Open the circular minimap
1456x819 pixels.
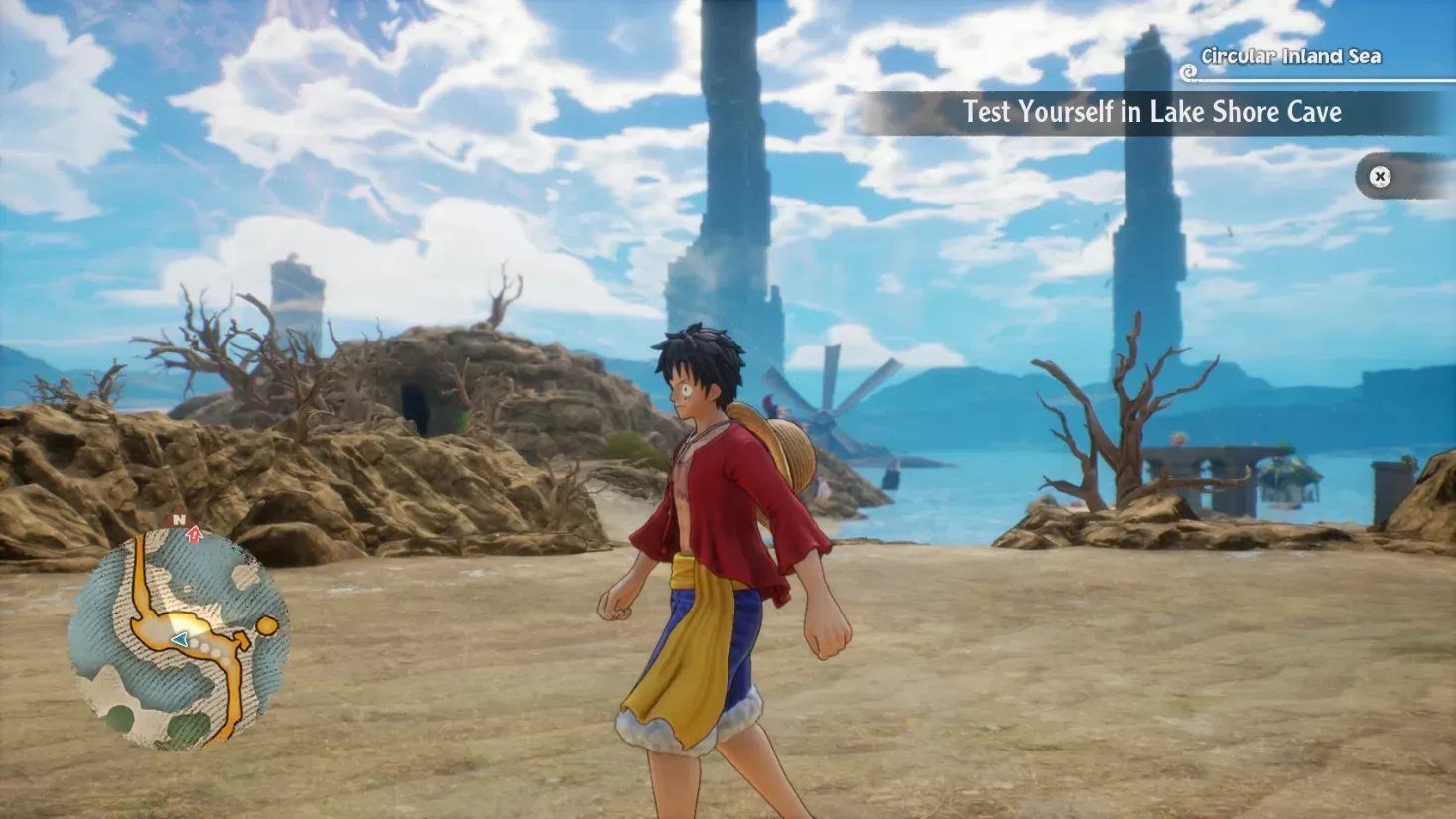pos(179,638)
